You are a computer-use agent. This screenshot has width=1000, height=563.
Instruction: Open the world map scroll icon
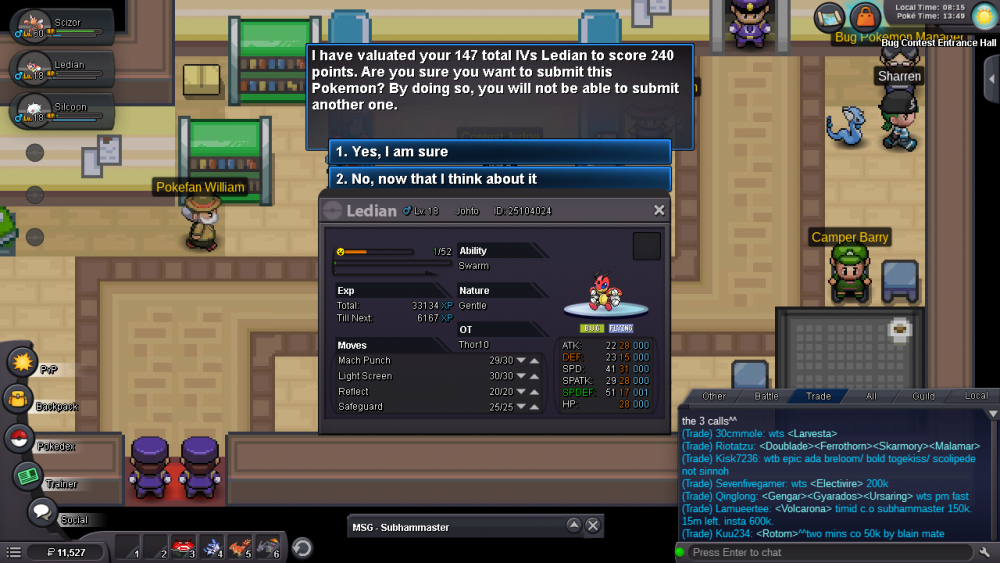[830, 16]
